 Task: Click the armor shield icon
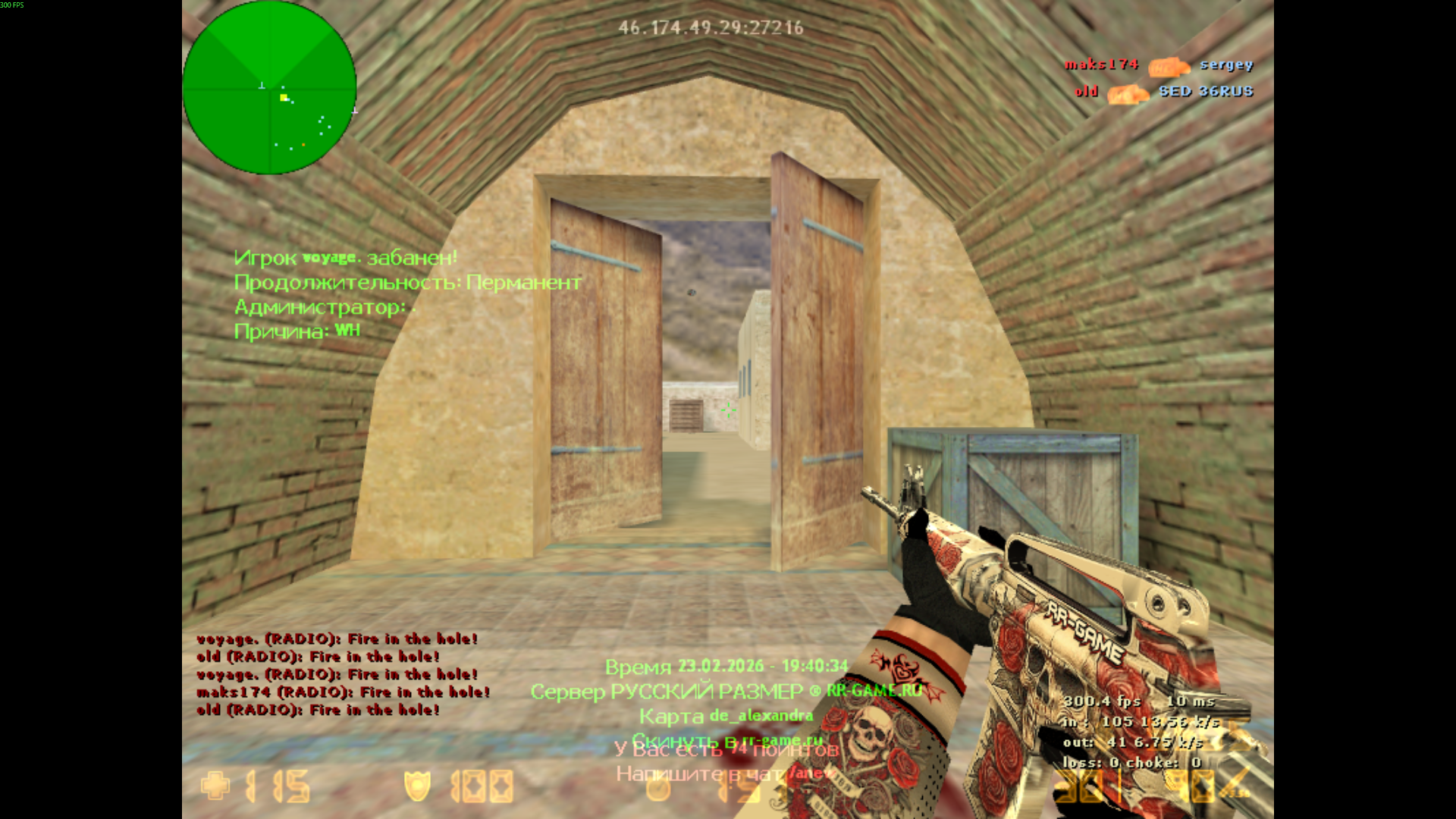point(417,786)
